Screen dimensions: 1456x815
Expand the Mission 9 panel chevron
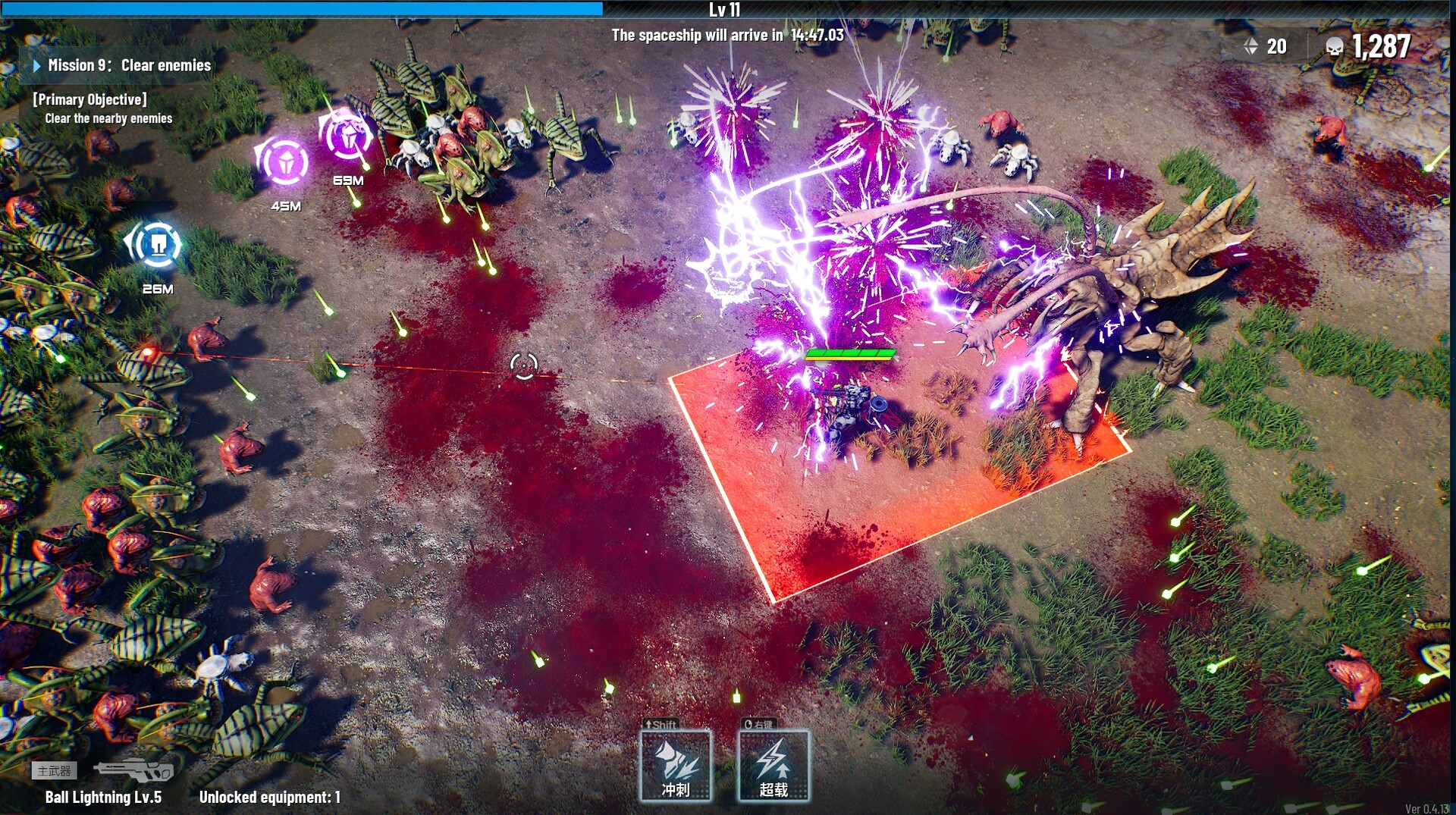point(36,65)
